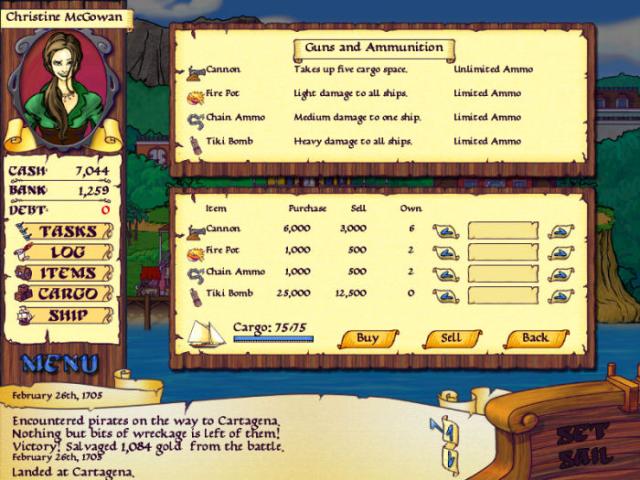Click the right ship icon beside Chain Ammo quantity
The width and height of the screenshot is (640, 480).
(x=562, y=273)
